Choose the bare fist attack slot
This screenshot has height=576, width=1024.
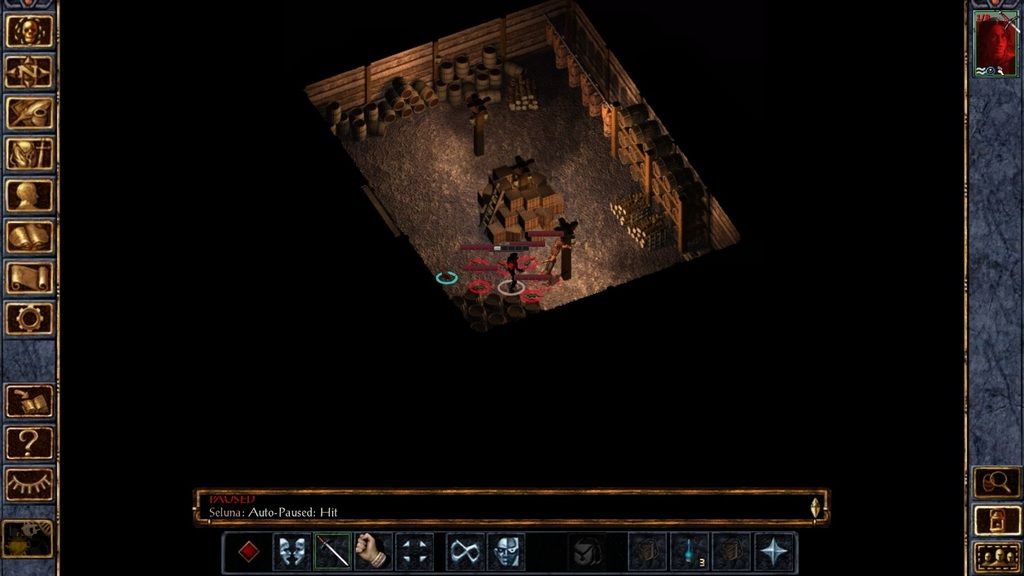pos(373,552)
